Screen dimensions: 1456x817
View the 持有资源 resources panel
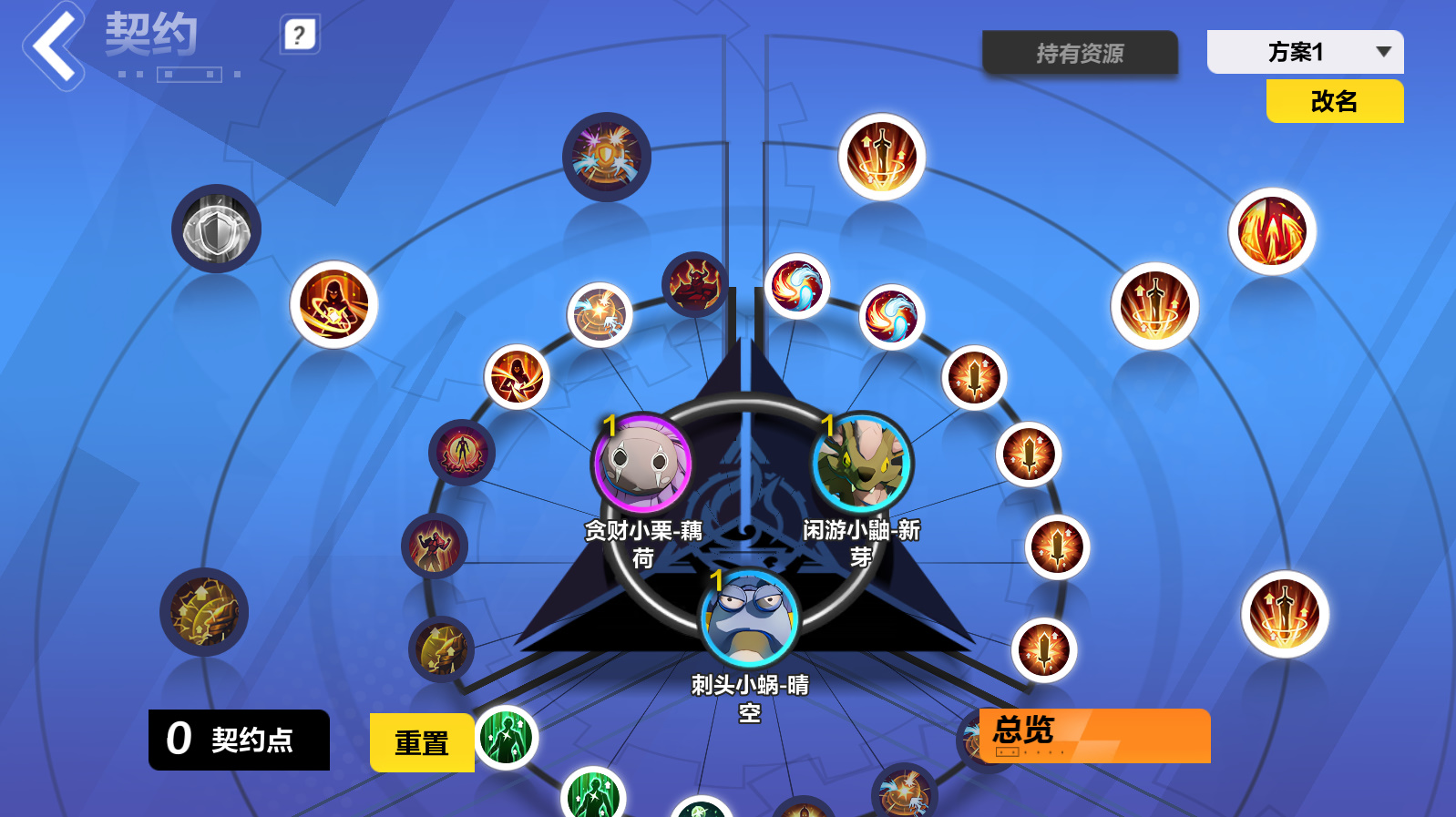click(x=1080, y=53)
